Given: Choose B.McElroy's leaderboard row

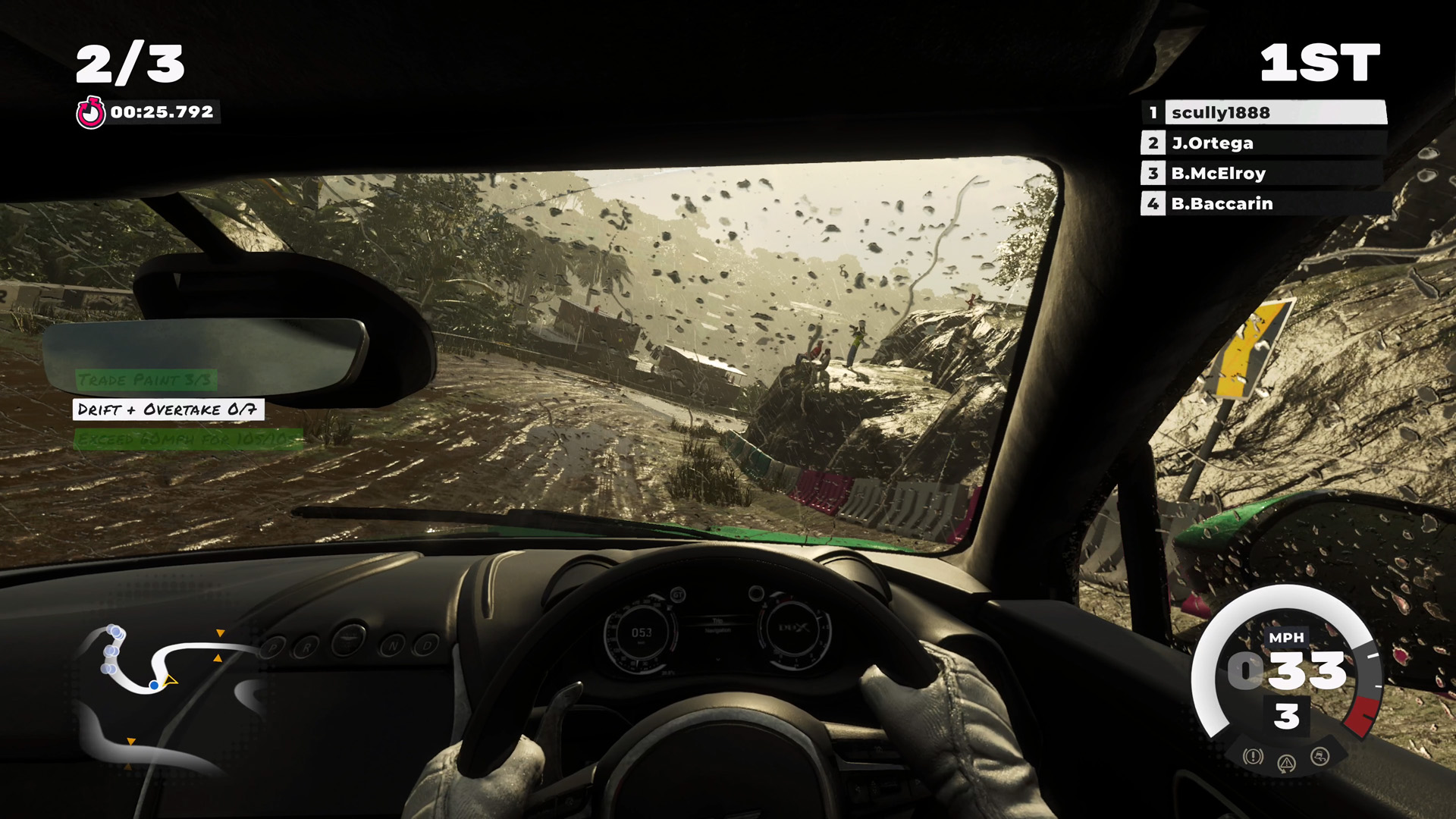Looking at the screenshot, I should click(1263, 173).
